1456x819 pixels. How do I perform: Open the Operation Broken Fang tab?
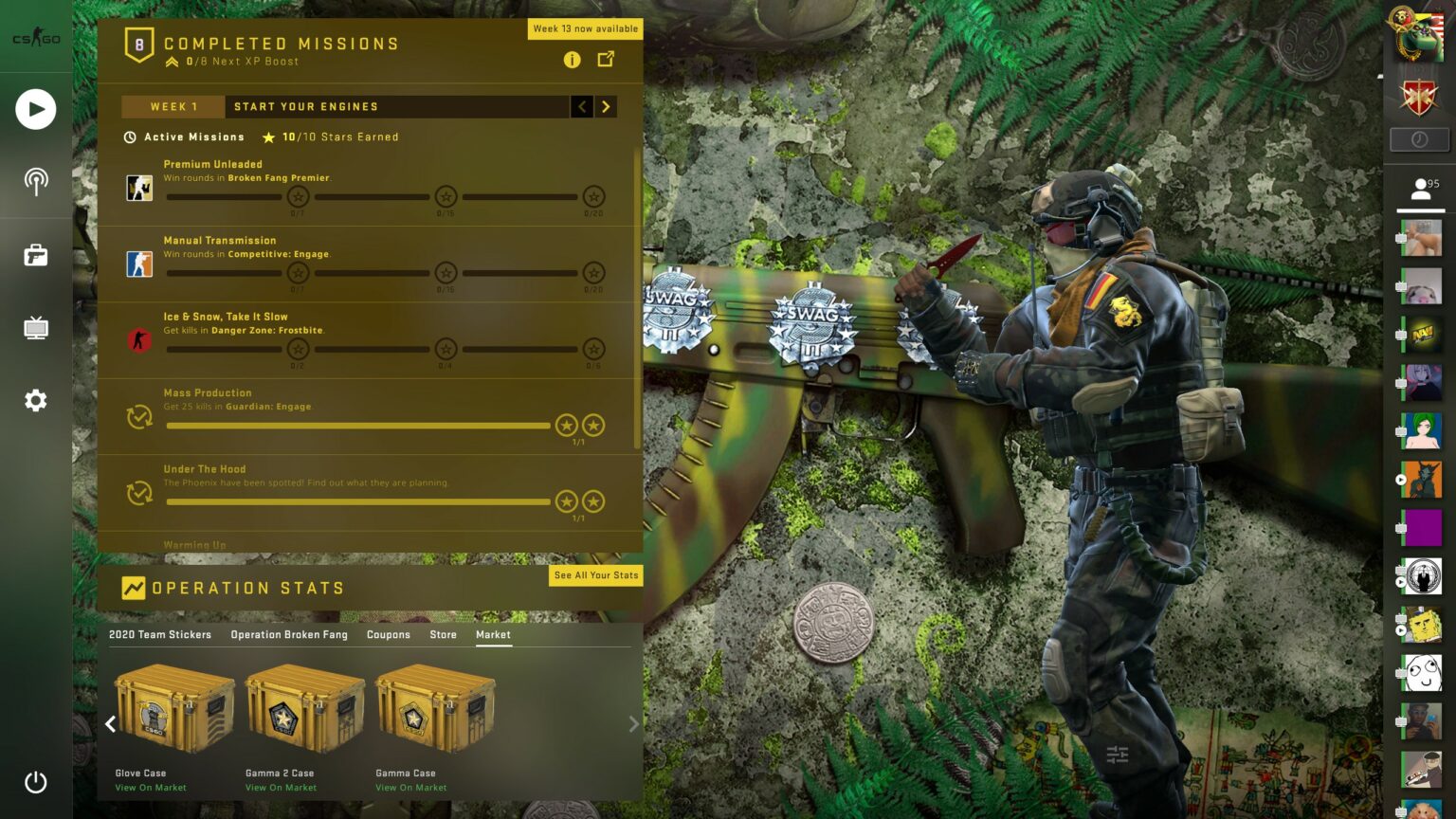click(x=287, y=634)
